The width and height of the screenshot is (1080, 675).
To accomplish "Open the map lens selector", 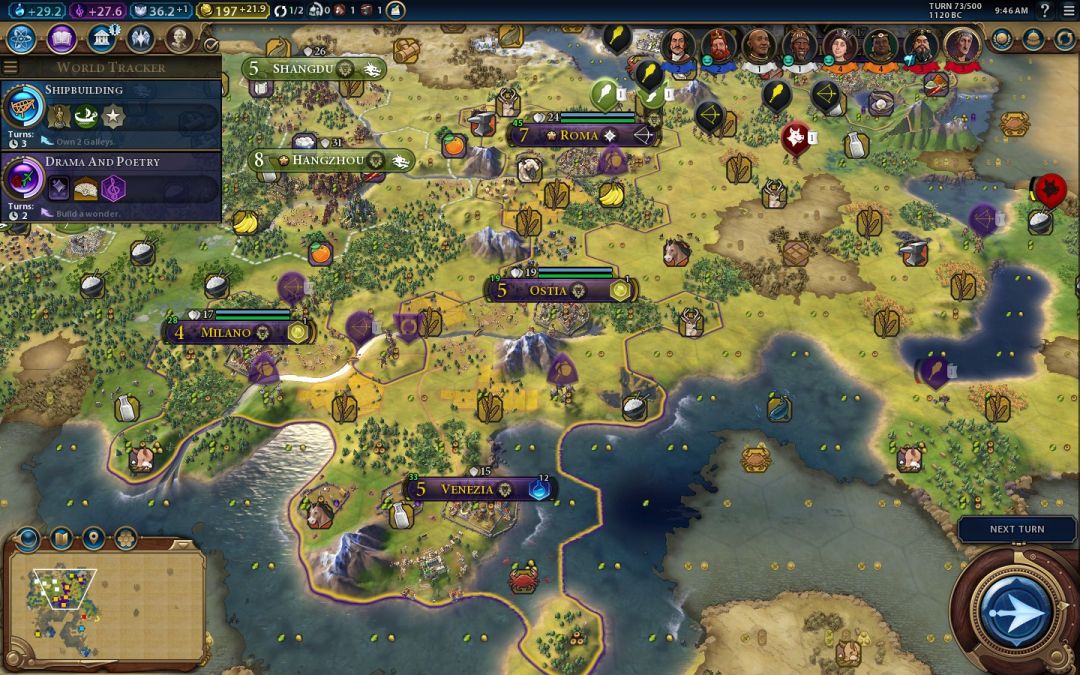I will click(61, 540).
